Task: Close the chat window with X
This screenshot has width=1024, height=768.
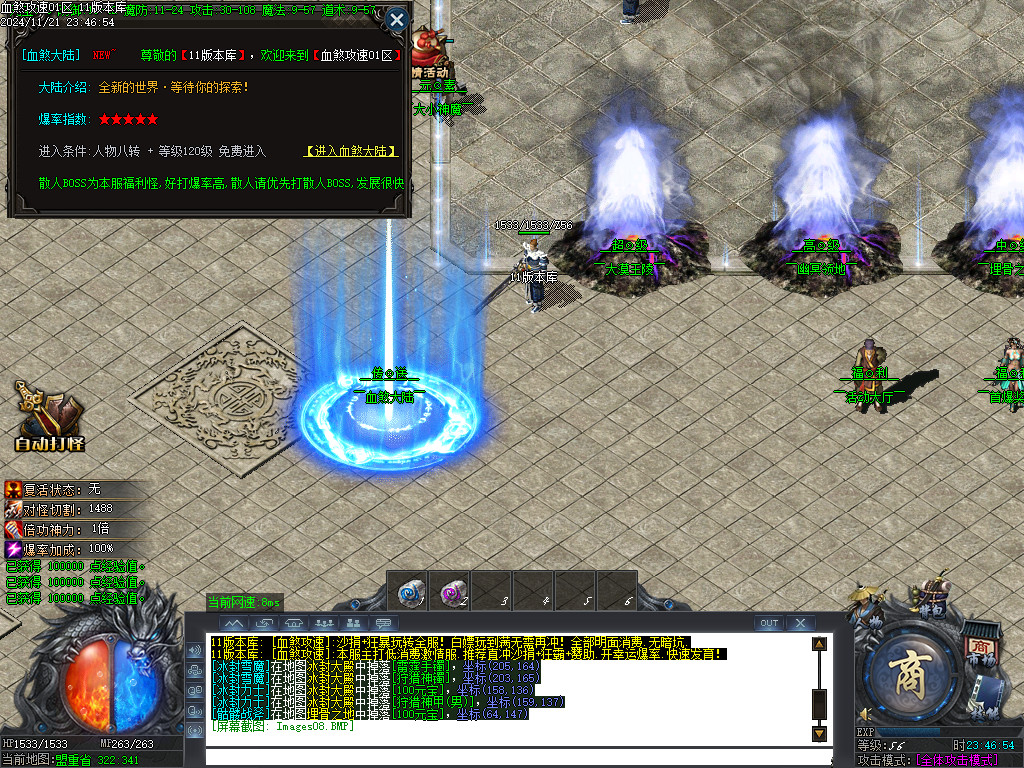Action: 800,623
